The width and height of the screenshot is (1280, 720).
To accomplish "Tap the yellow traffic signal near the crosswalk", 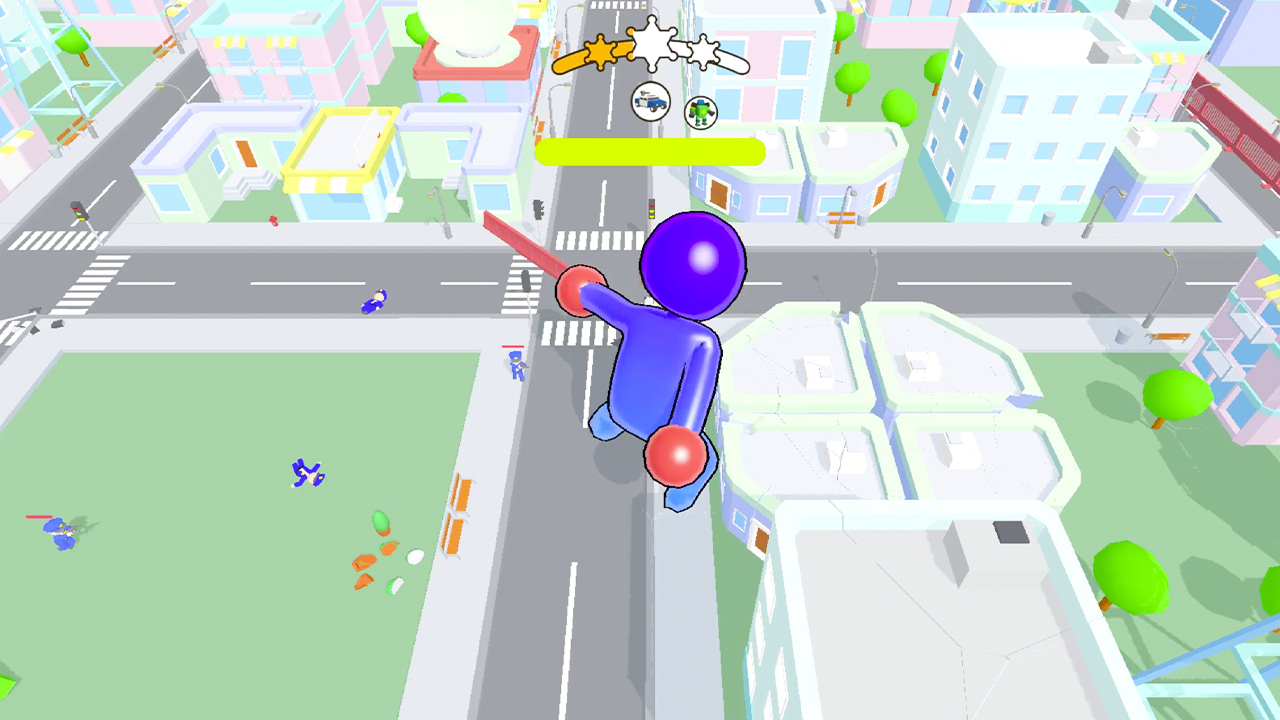I will coord(650,208).
